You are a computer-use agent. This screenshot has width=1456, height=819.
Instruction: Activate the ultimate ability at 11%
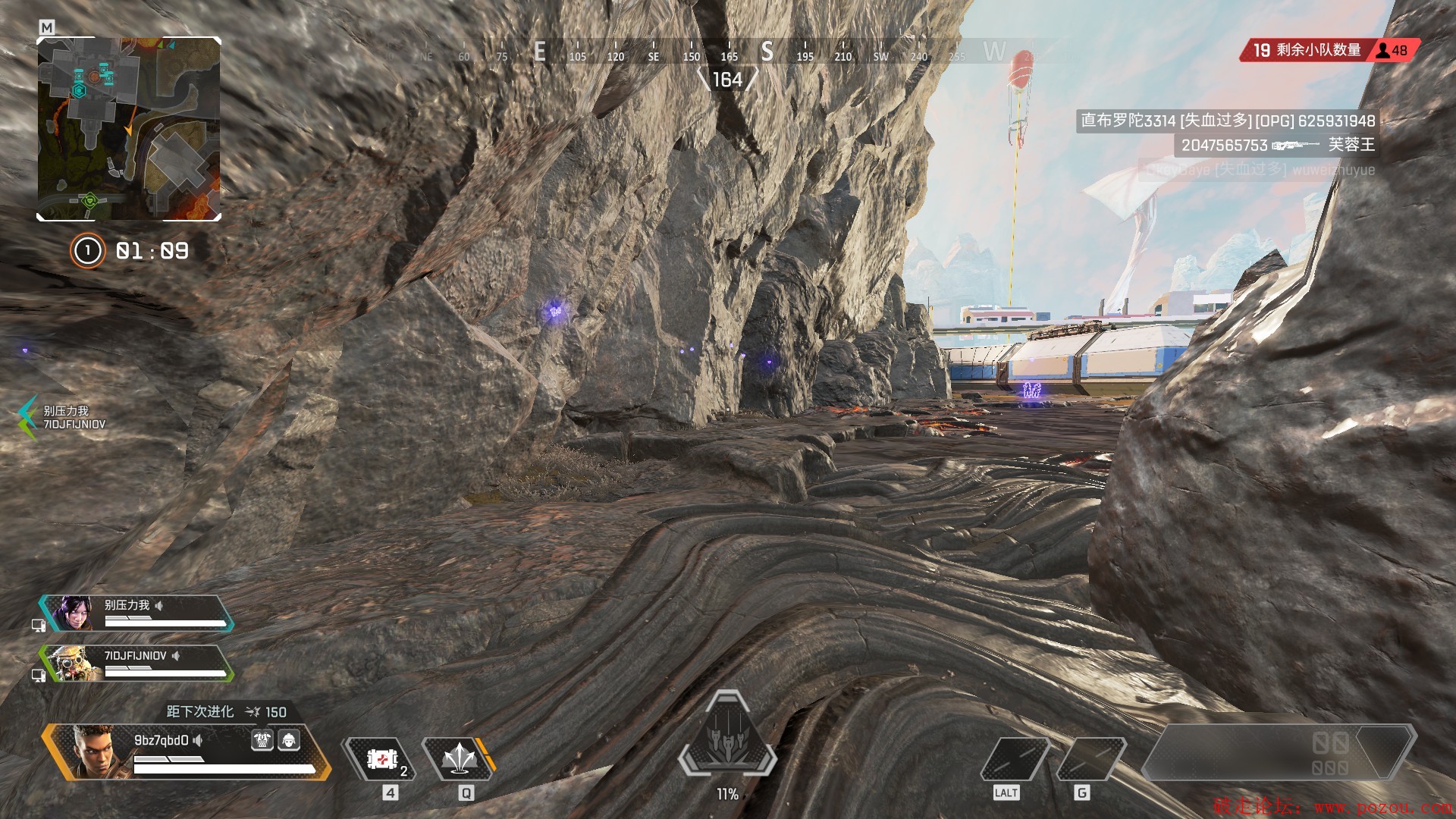pos(727,737)
